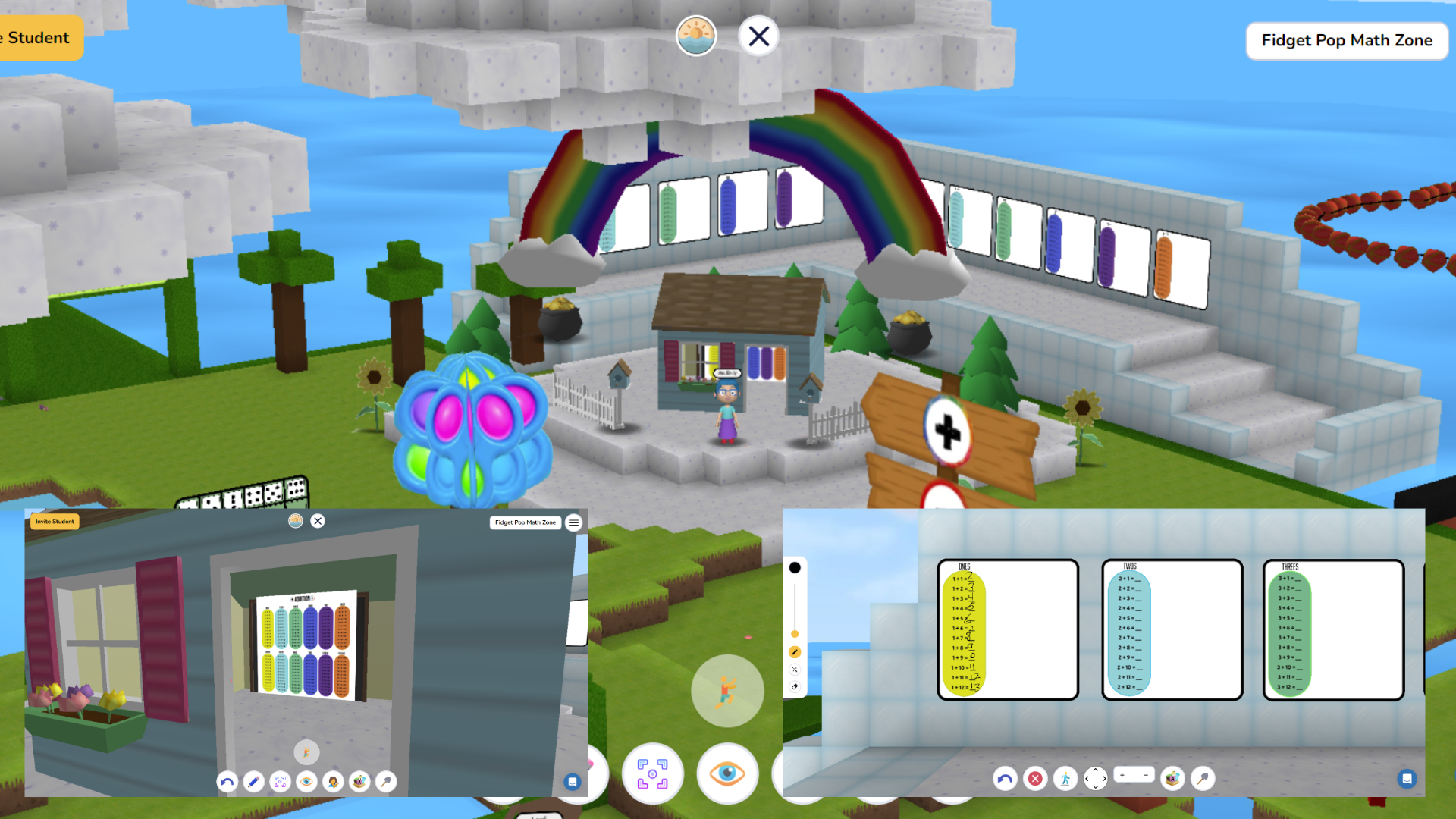
Task: Click the black color swatch in the drawing panel
Action: tap(795, 567)
